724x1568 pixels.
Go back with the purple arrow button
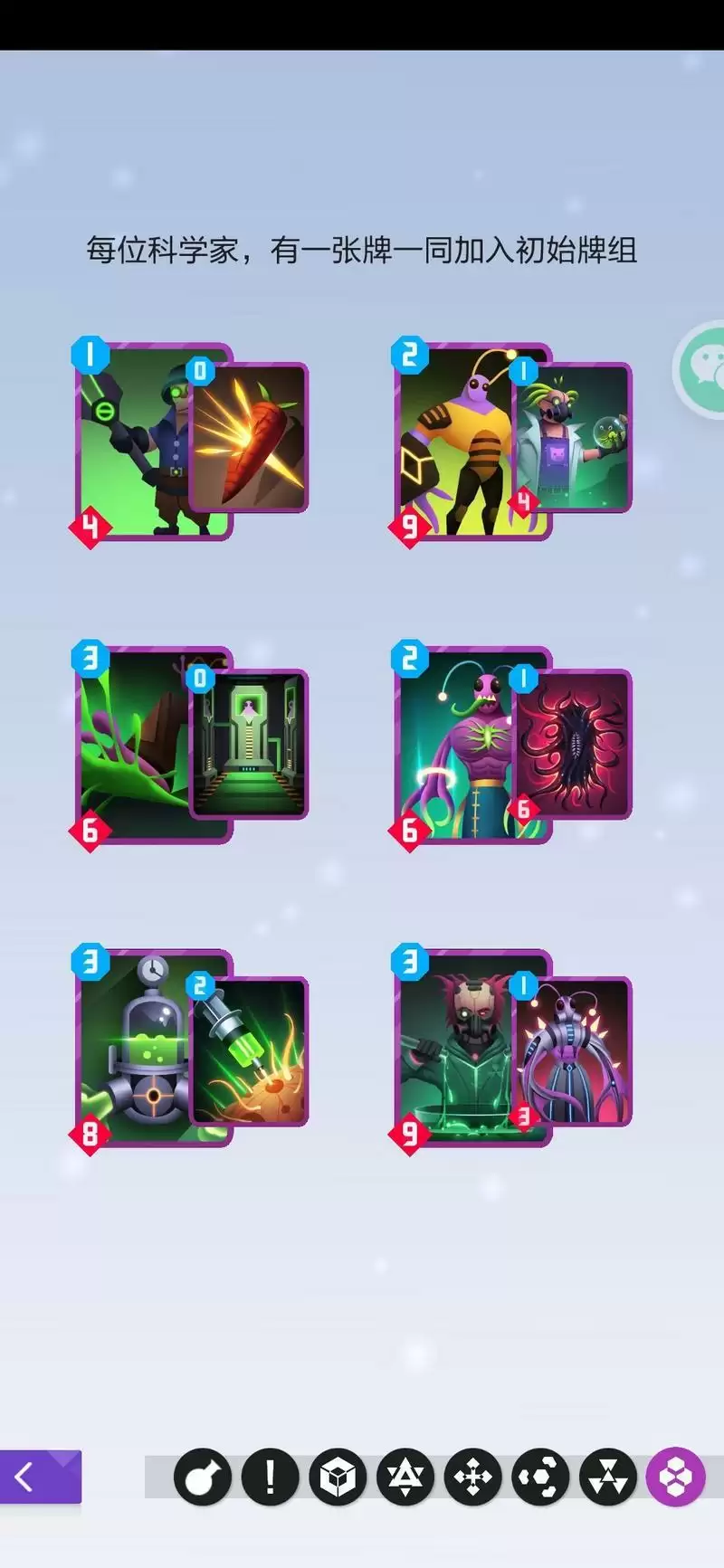tap(41, 1476)
